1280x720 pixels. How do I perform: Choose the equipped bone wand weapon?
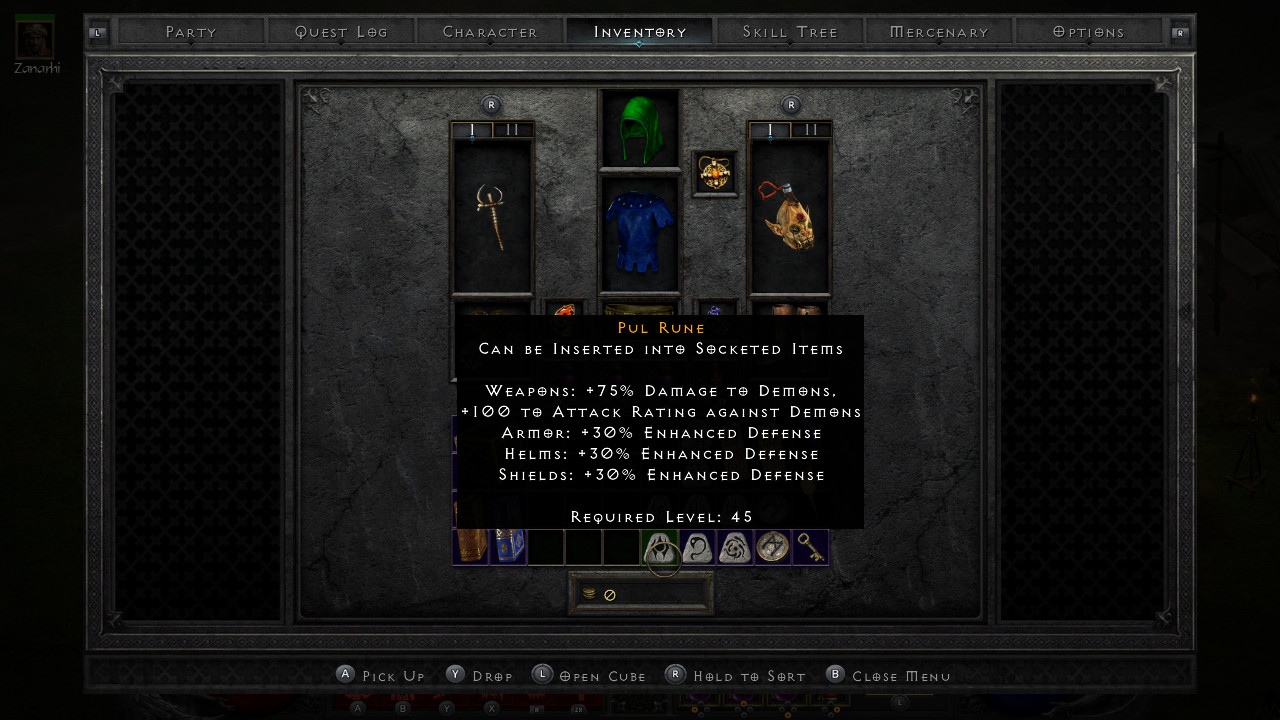click(492, 216)
